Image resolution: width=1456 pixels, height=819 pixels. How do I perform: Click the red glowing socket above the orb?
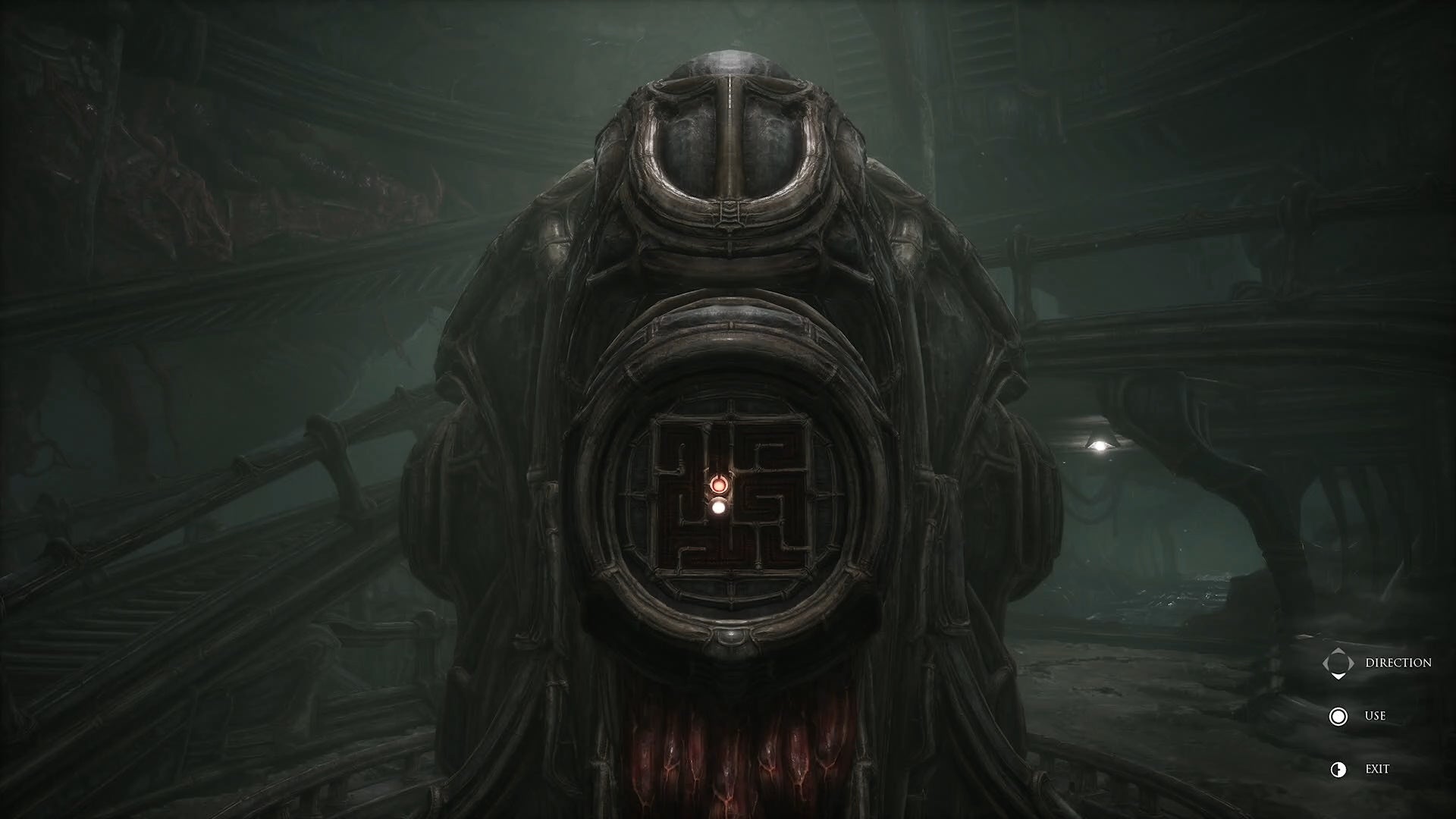(x=719, y=485)
